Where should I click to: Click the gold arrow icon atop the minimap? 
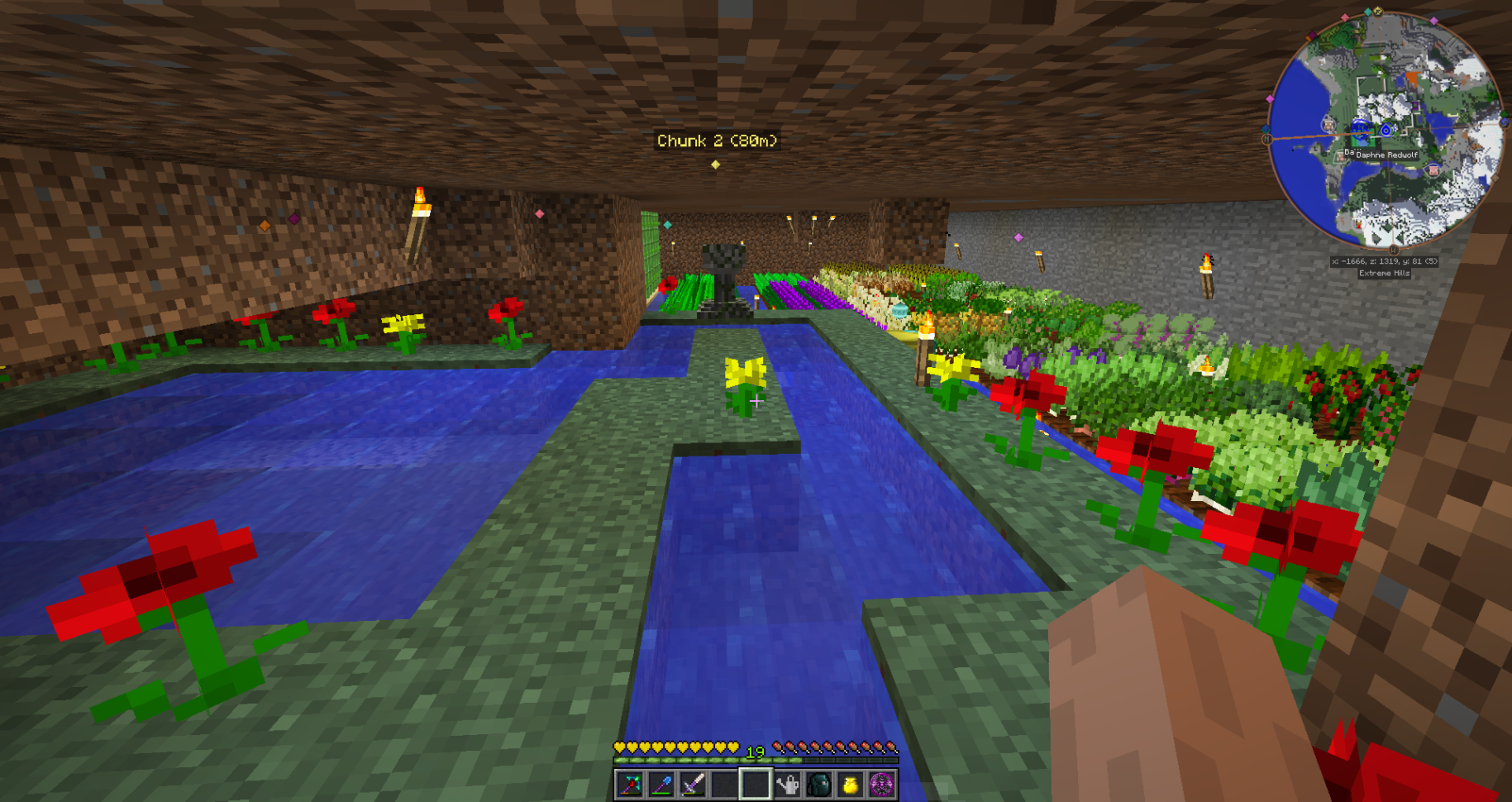point(1377,12)
